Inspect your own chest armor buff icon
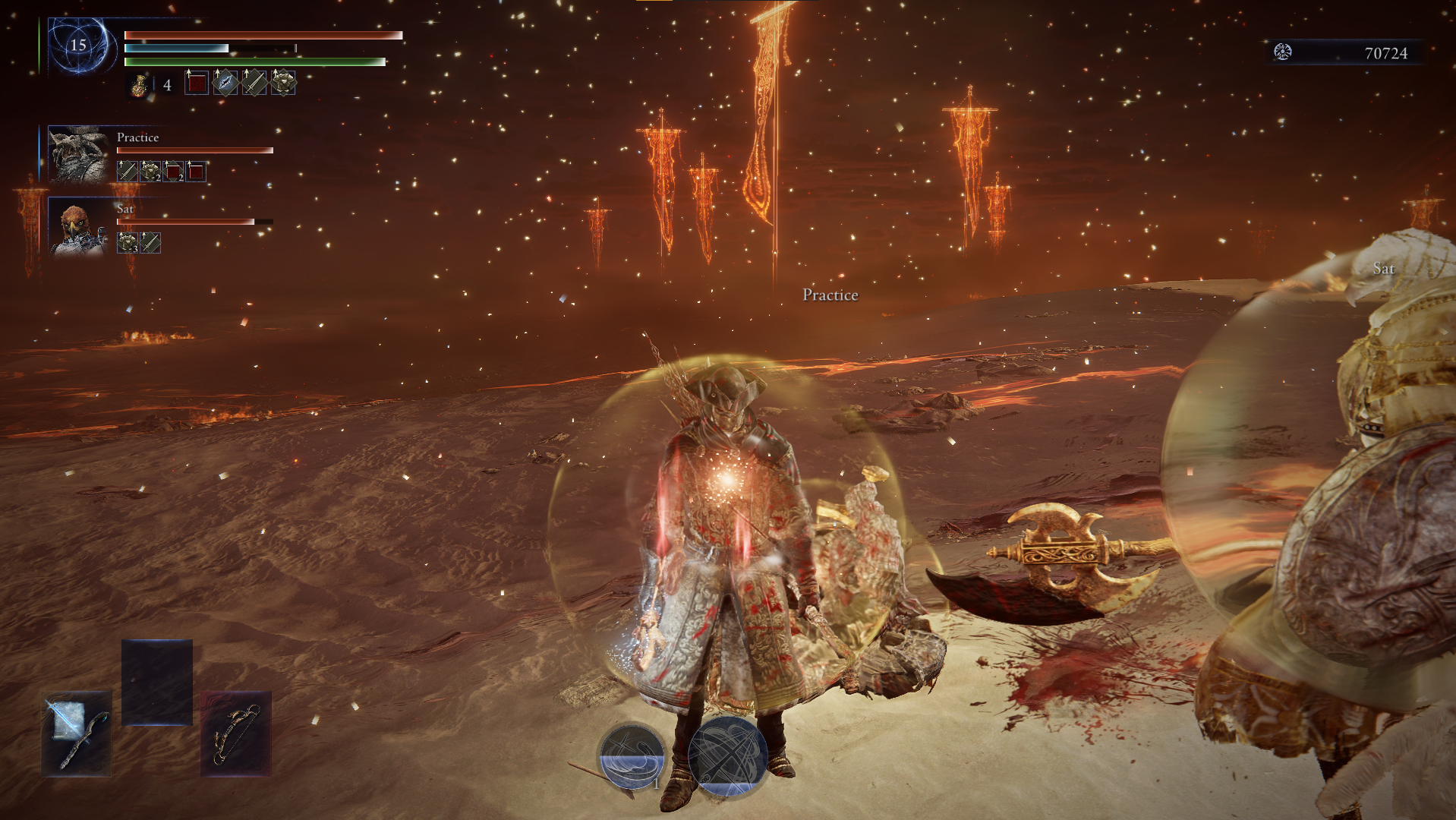 [x=283, y=83]
